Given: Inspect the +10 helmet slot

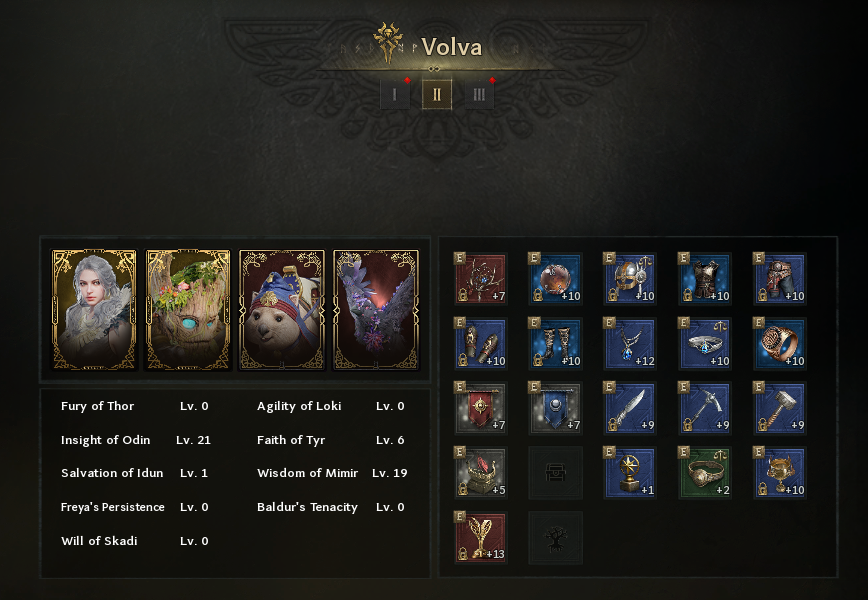Looking at the screenshot, I should (630, 278).
